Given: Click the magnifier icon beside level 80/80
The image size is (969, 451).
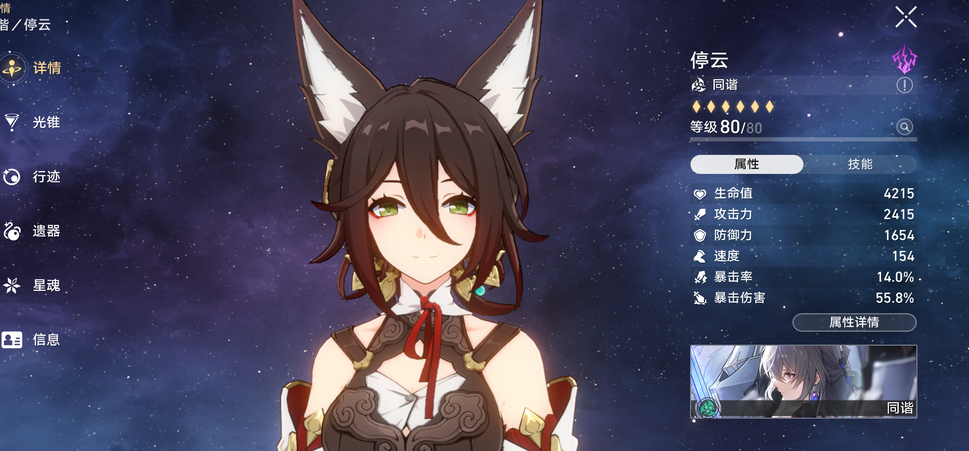Looking at the screenshot, I should (x=904, y=127).
